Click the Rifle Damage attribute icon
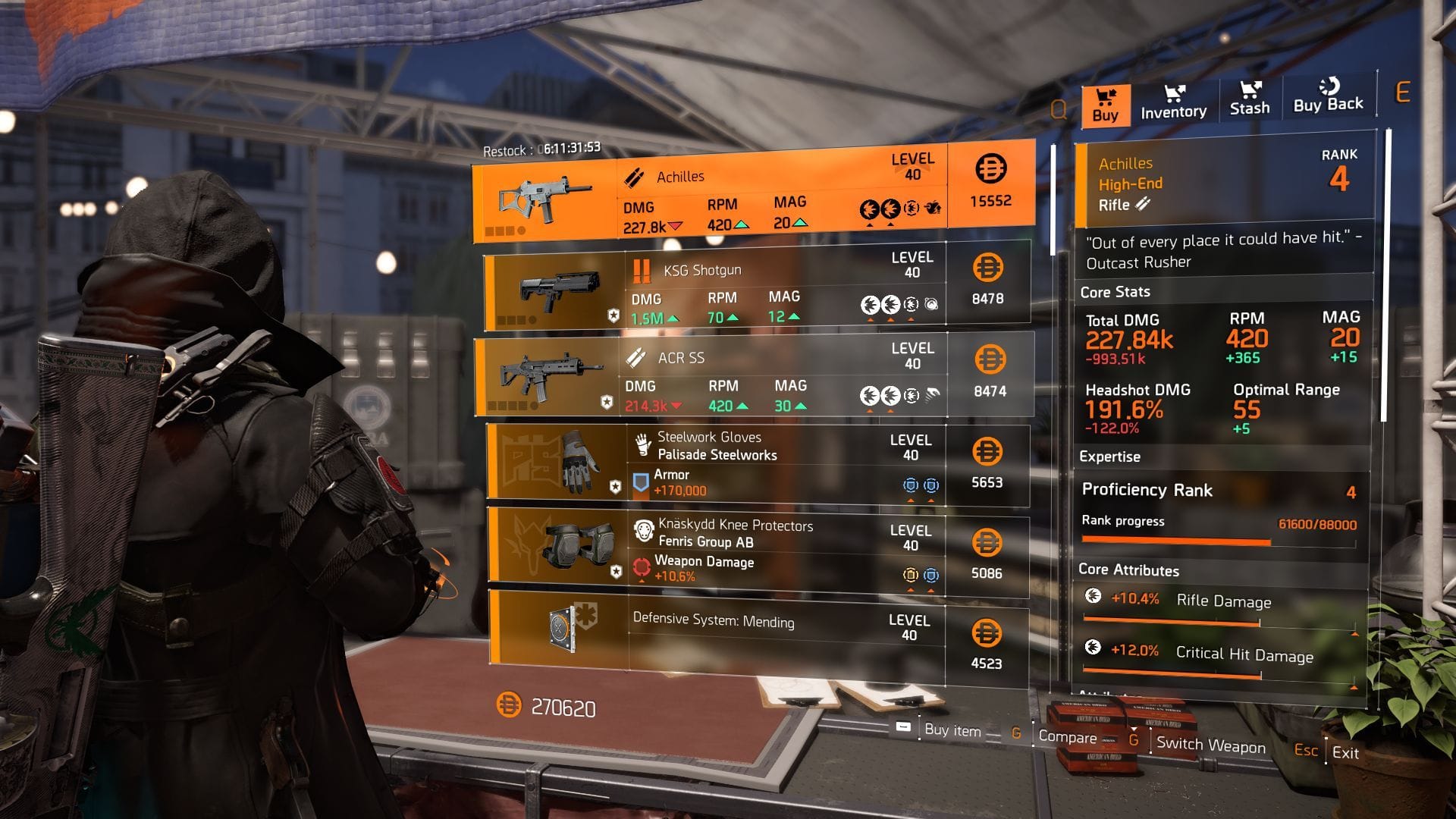This screenshot has width=1456, height=819. (1092, 598)
